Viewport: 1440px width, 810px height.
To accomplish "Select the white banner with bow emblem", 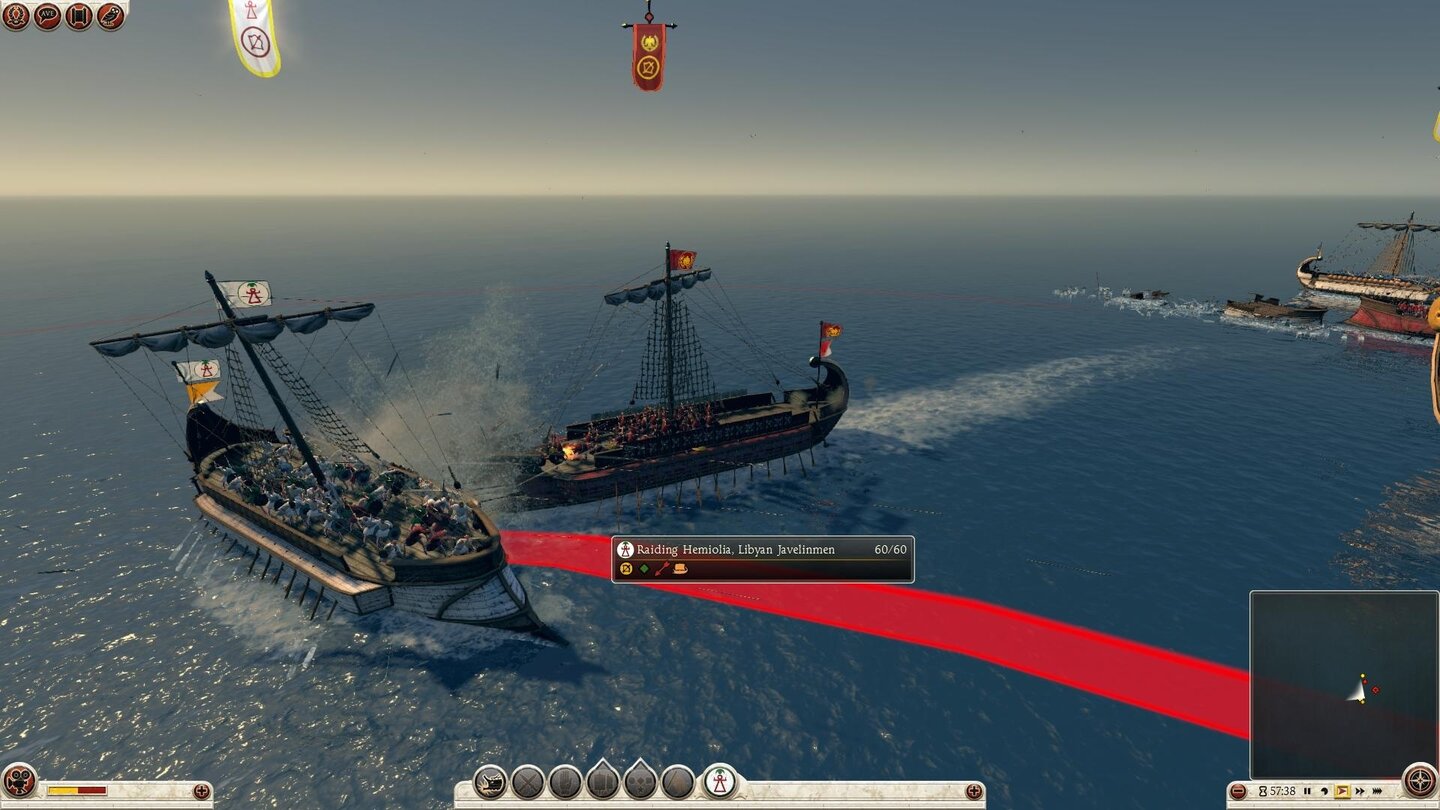I will coord(254,38).
